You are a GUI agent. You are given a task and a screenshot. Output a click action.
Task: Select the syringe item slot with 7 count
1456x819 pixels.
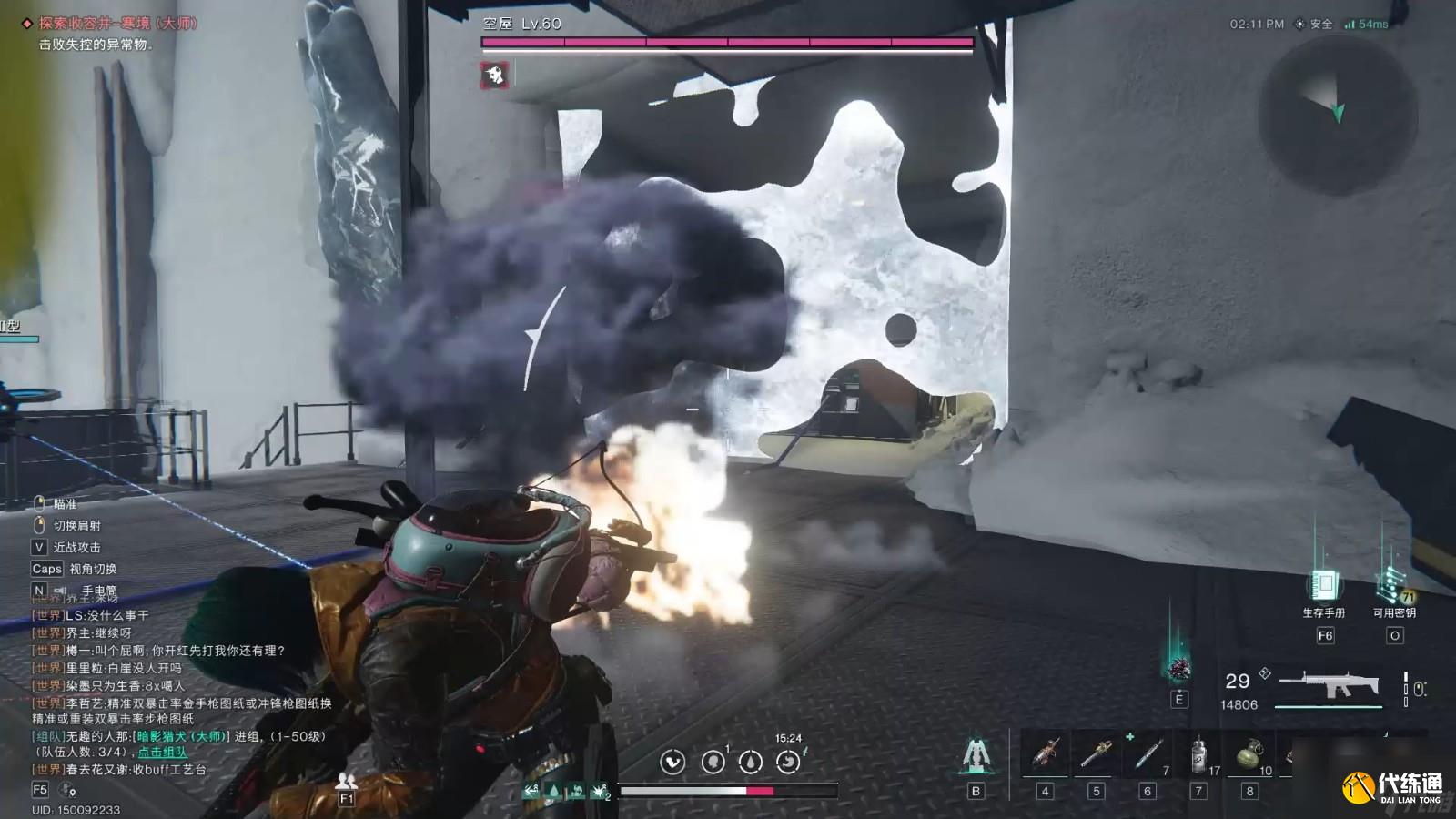coord(1148,755)
